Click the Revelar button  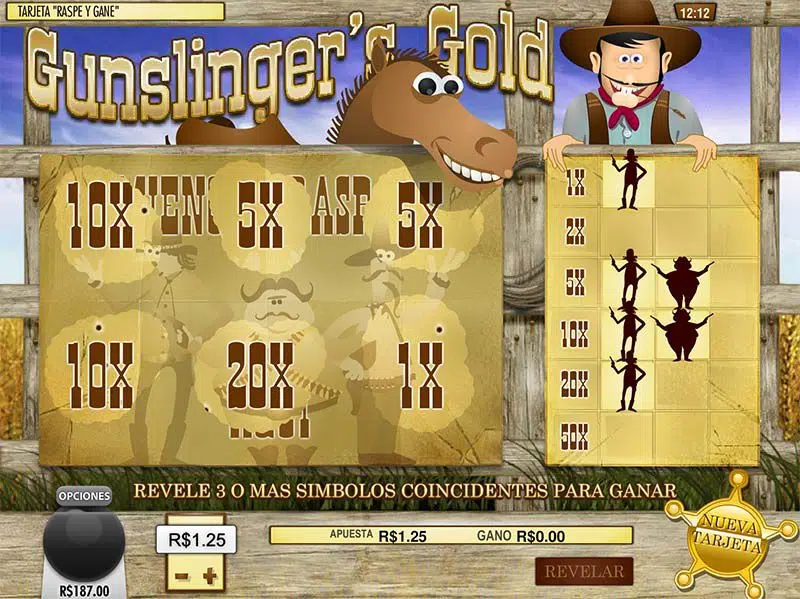[585, 572]
